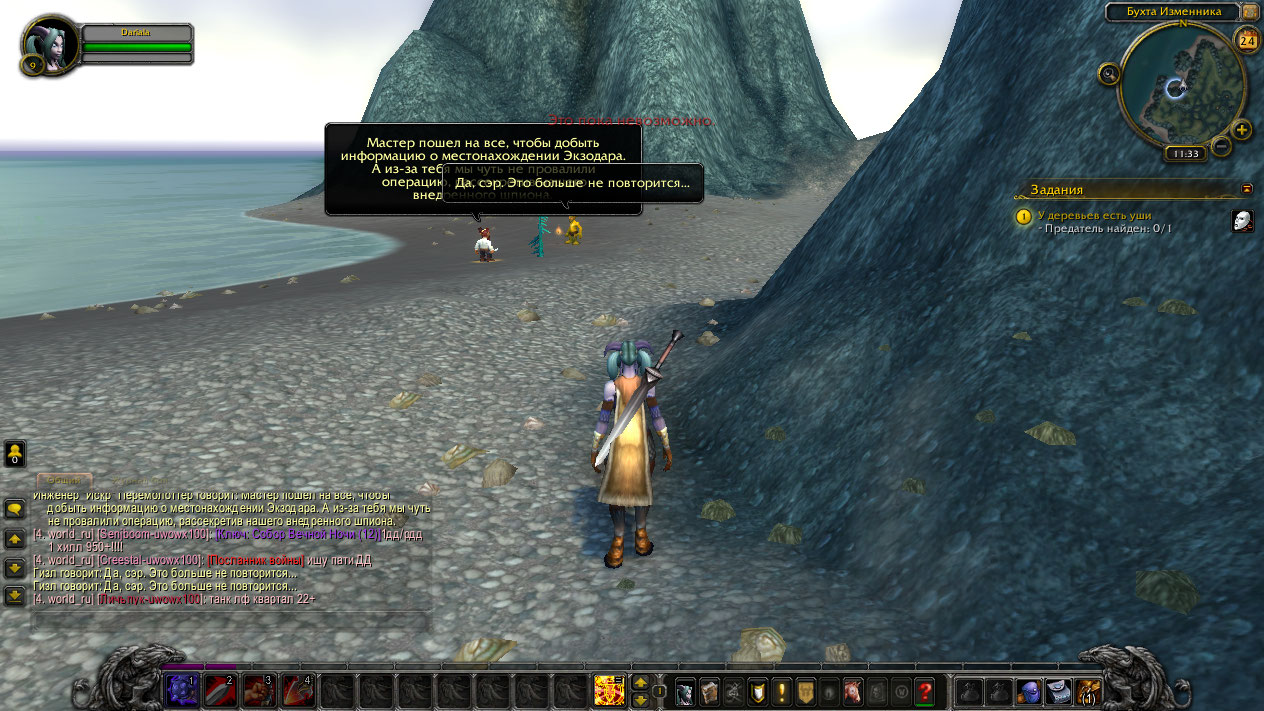The width and height of the screenshot is (1264, 711).
Task: Open the minimap view
Action: click(x=1181, y=86)
